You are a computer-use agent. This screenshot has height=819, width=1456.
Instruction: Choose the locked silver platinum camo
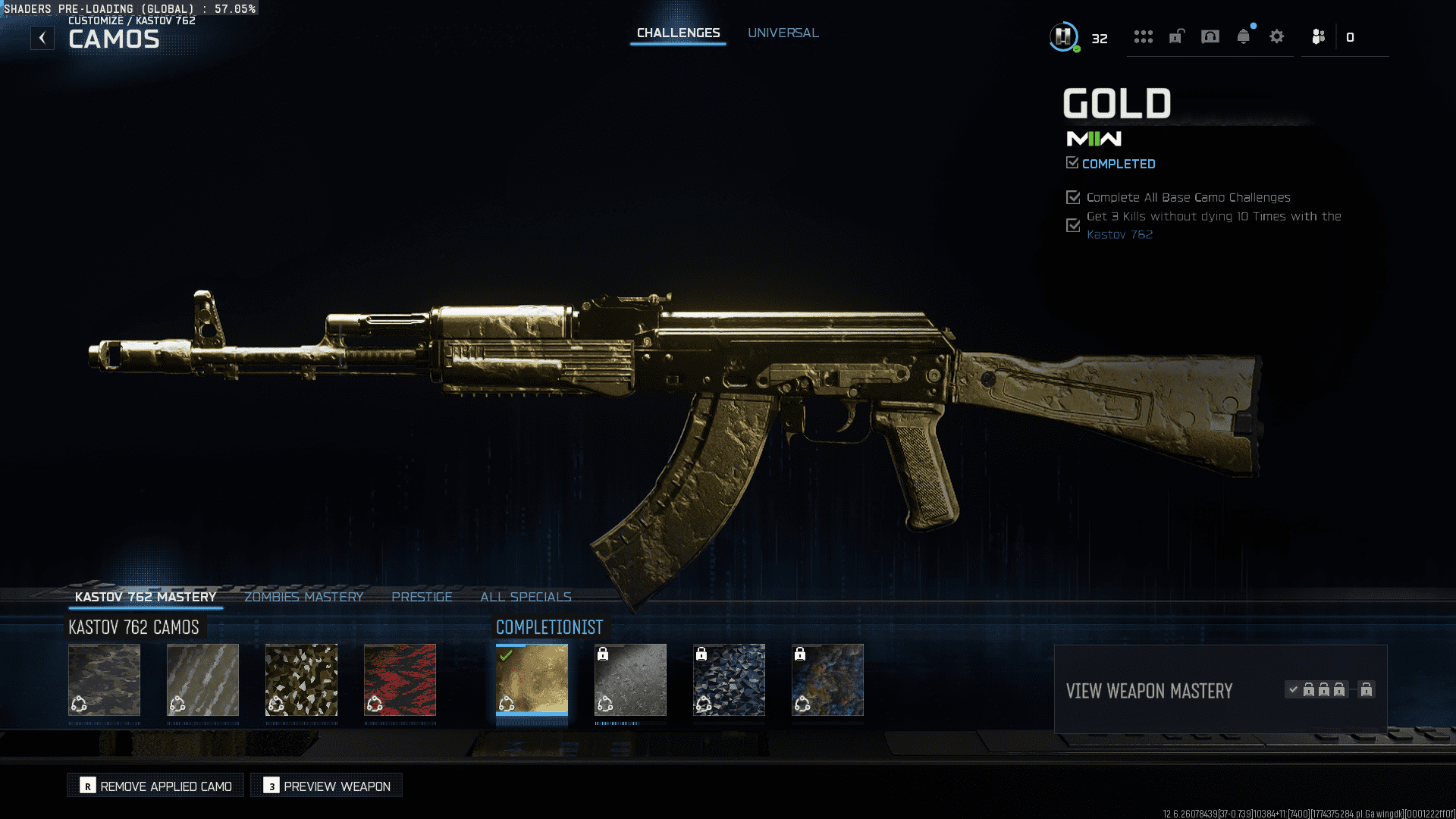pos(630,679)
